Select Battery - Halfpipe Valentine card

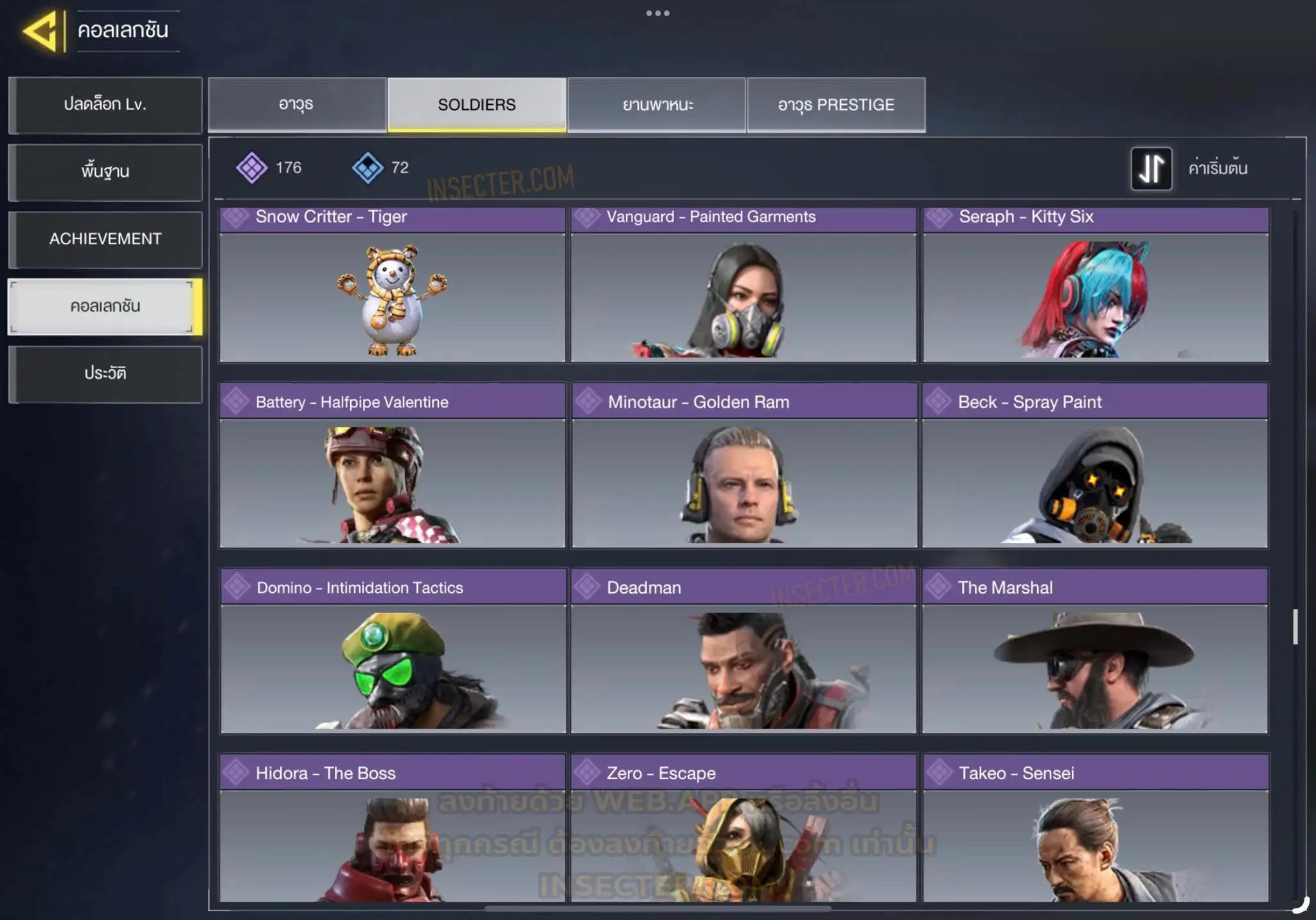392,466
